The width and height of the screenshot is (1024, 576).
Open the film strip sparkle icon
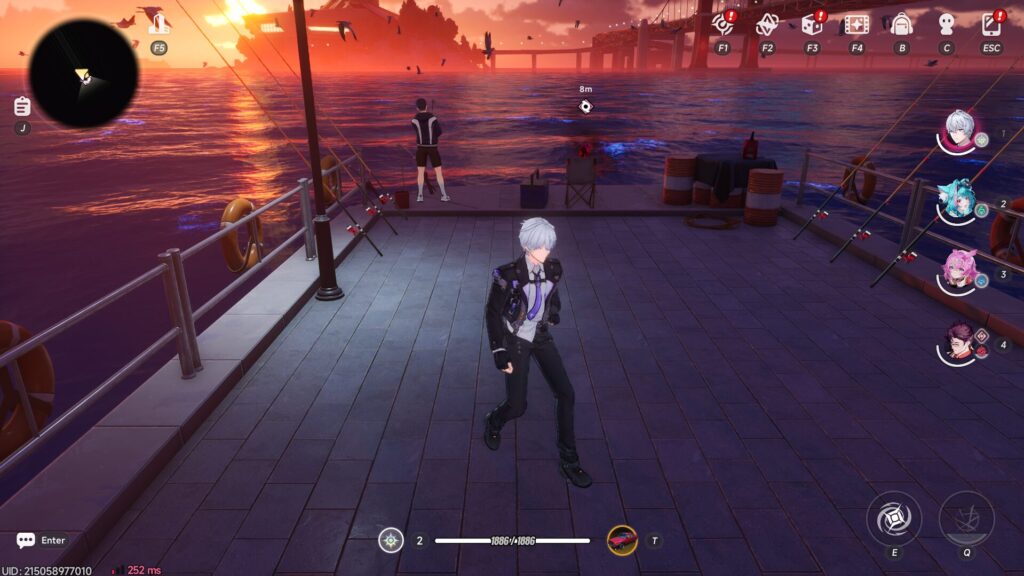[x=856, y=24]
